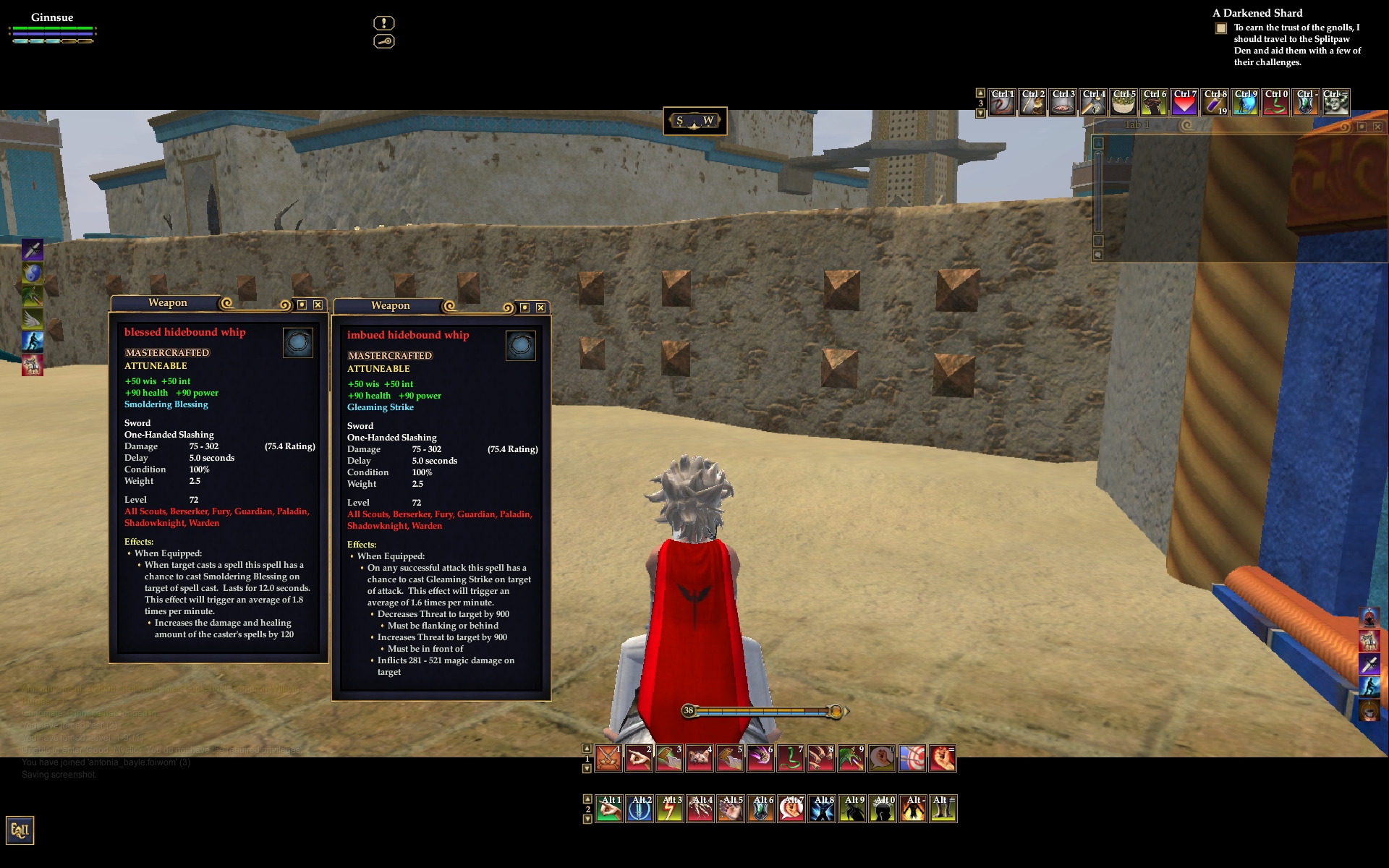This screenshot has width=1389, height=868.
Task: Click the compass heading indicator
Action: (x=694, y=121)
